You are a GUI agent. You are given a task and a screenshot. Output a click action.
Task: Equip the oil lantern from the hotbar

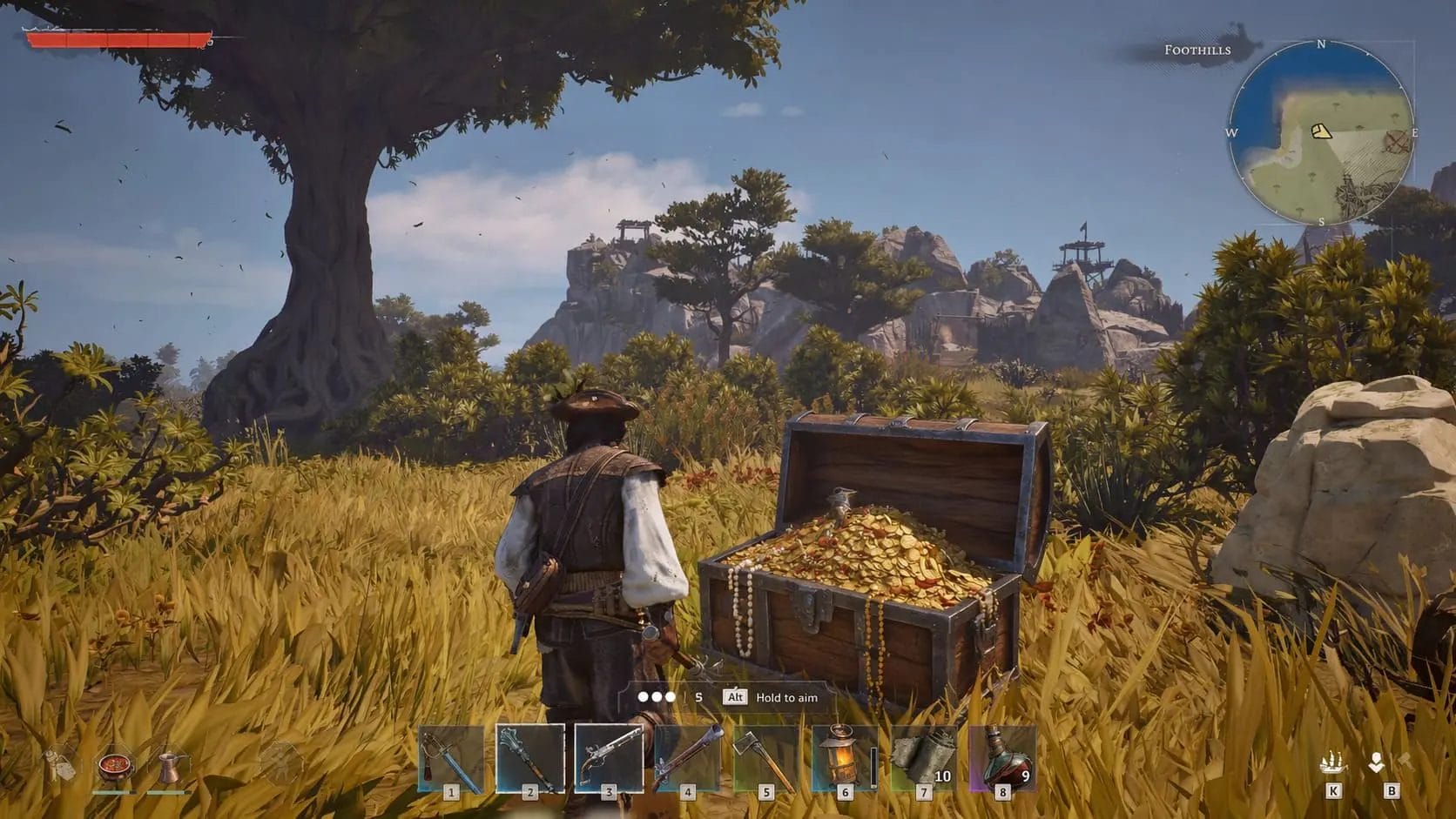(844, 760)
